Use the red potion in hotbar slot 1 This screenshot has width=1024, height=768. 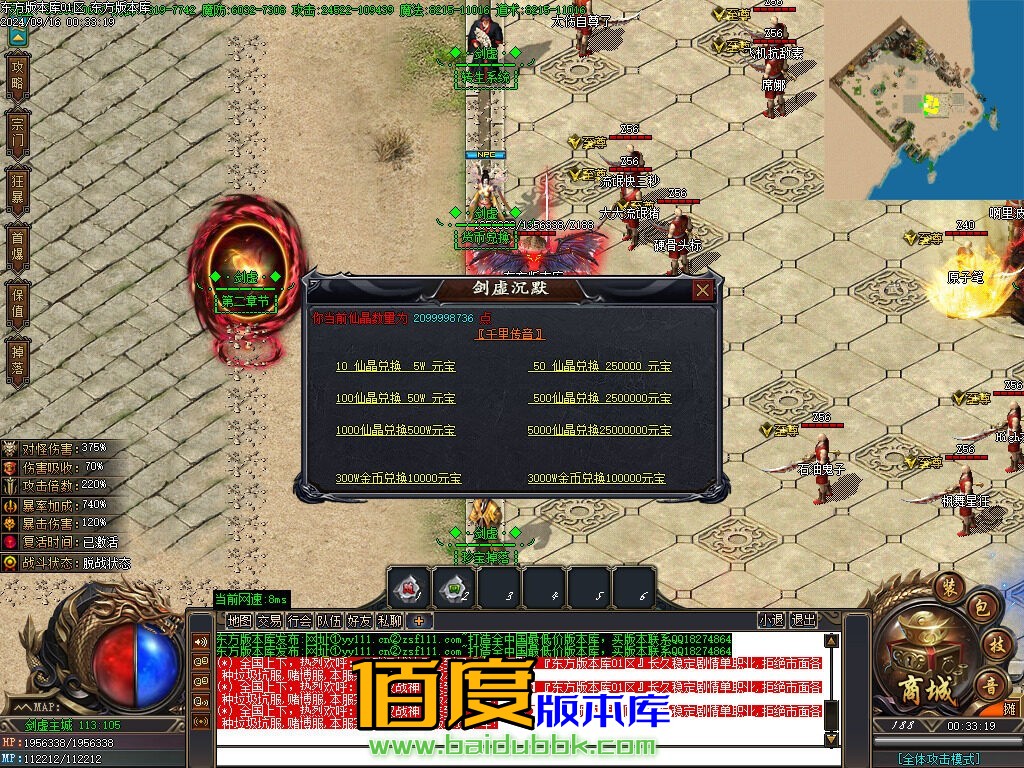point(409,589)
